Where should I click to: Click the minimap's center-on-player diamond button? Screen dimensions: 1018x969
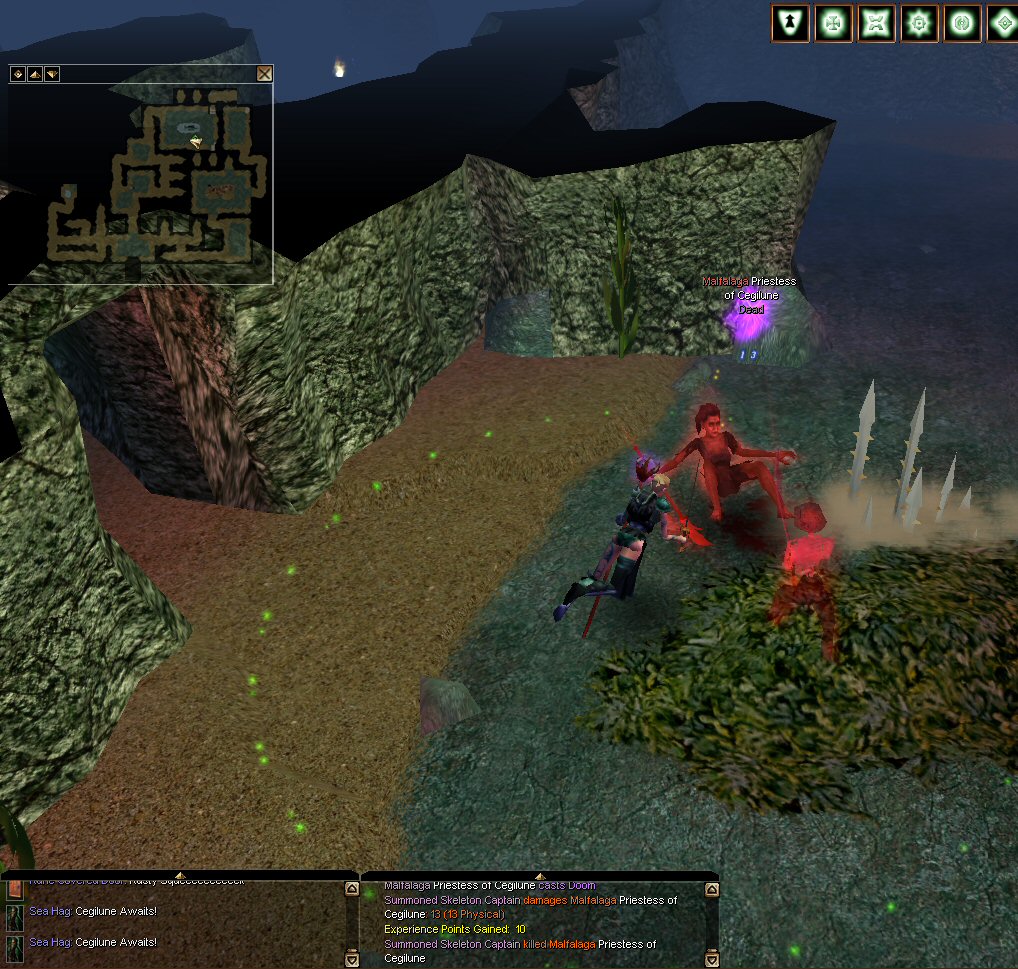pos(17,73)
